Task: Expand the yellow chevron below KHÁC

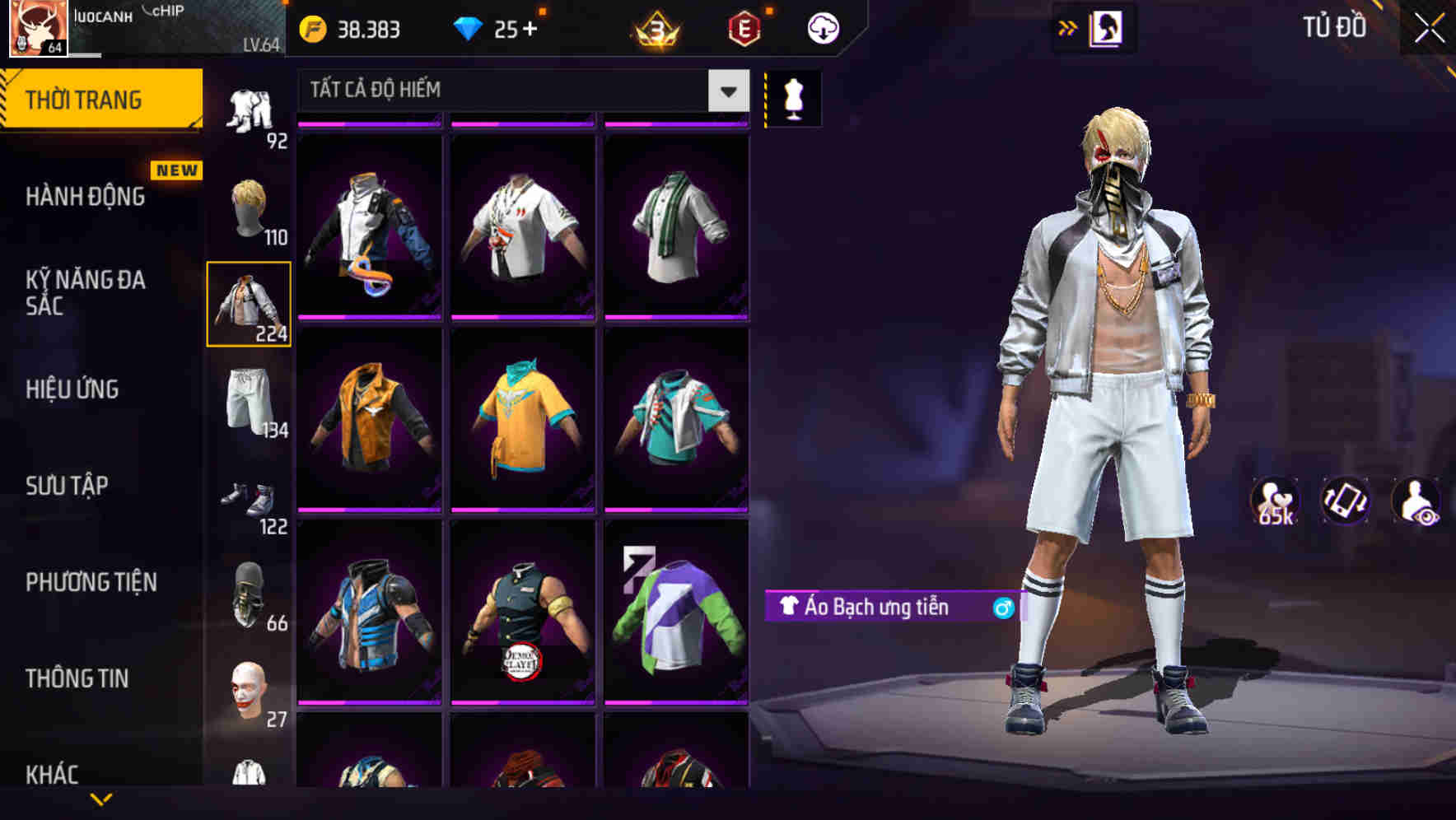Action: coord(100,800)
